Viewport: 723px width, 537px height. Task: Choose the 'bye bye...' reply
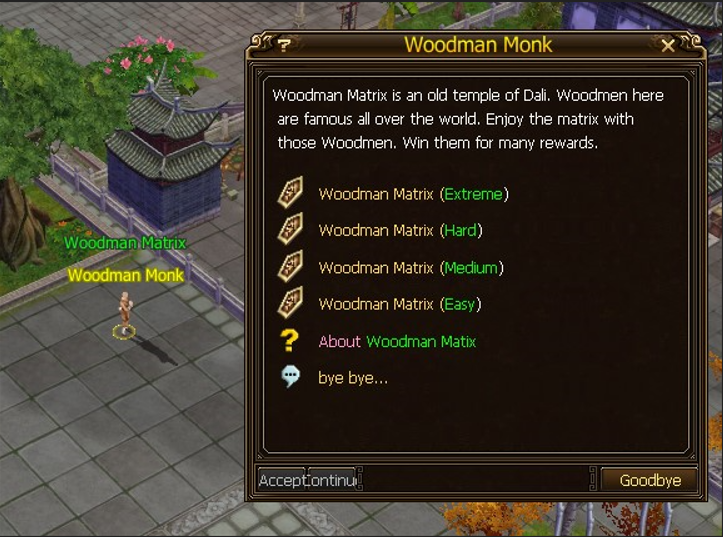pyautogui.click(x=352, y=378)
